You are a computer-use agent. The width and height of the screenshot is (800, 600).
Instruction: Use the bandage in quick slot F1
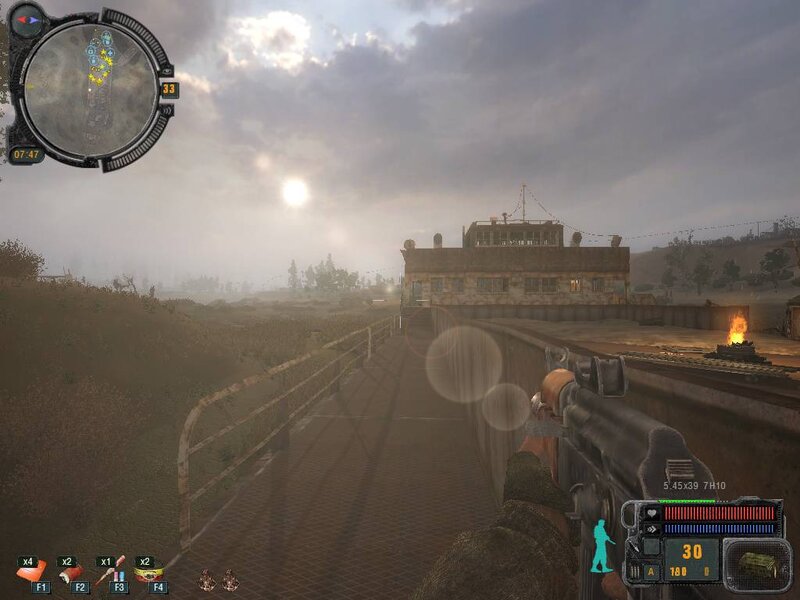31,572
